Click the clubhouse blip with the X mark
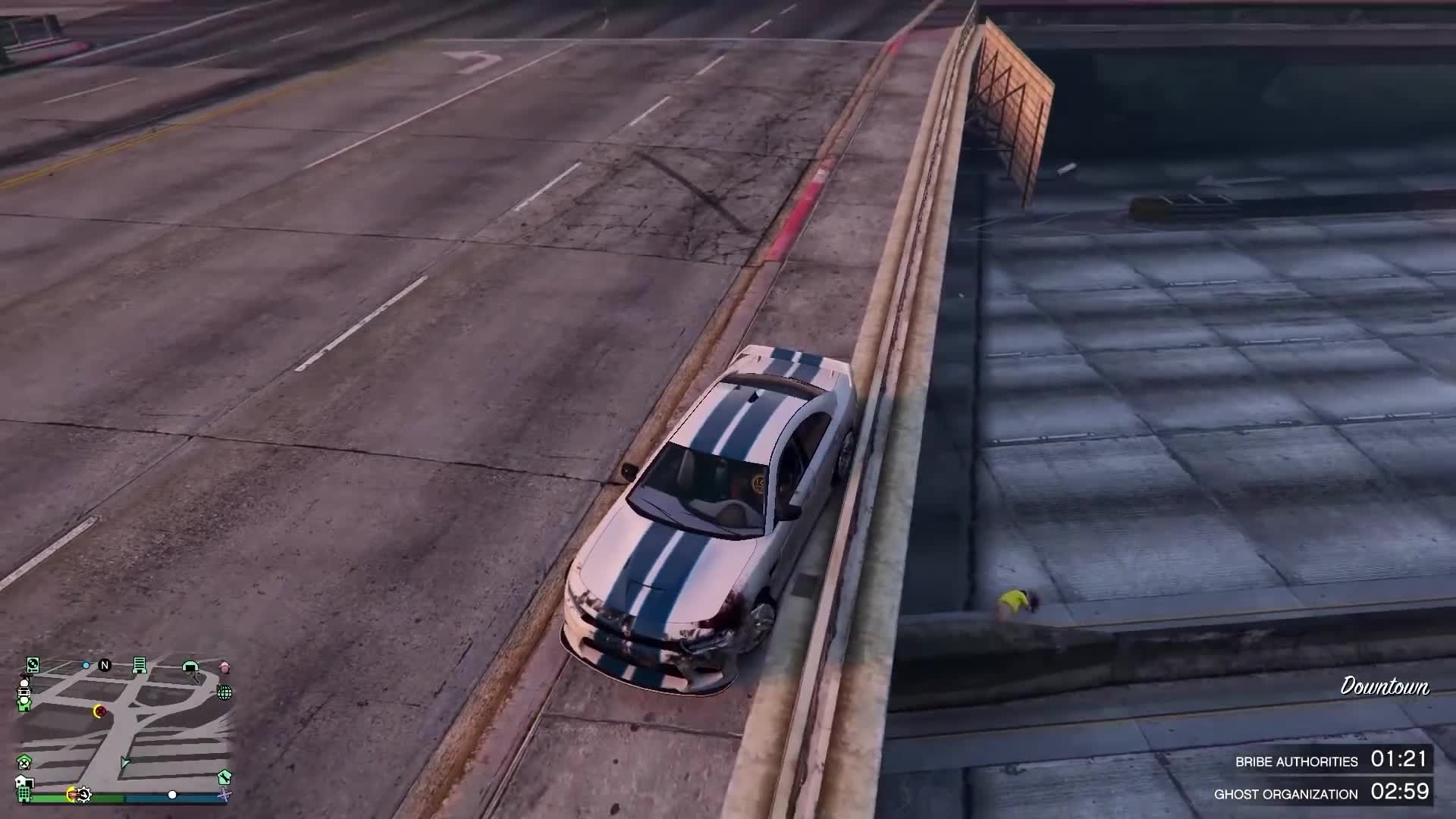Image resolution: width=1456 pixels, height=819 pixels. click(23, 762)
